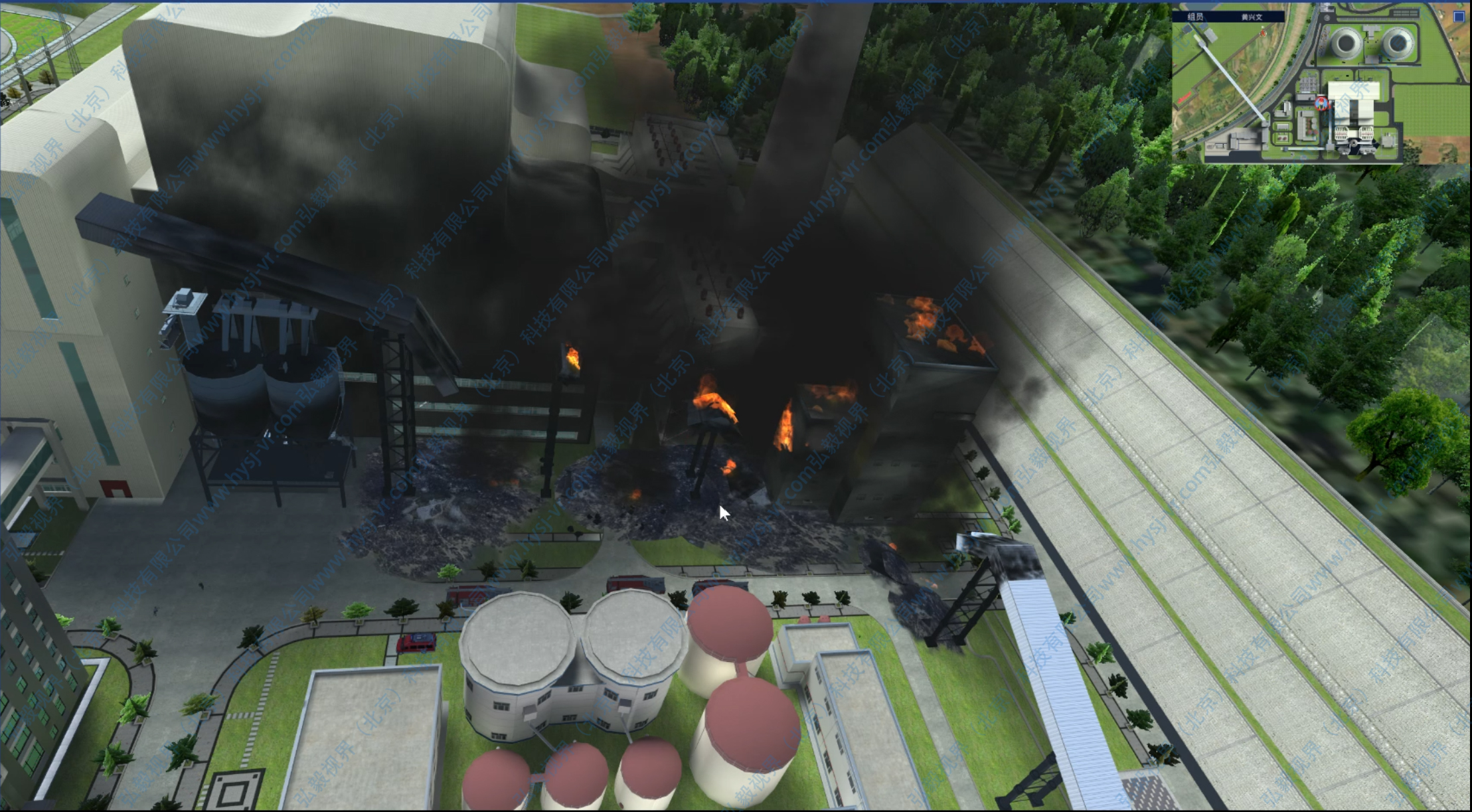The image size is (1472, 812).
Task: Toggle the blue square minimap button
Action: click(x=1459, y=17)
